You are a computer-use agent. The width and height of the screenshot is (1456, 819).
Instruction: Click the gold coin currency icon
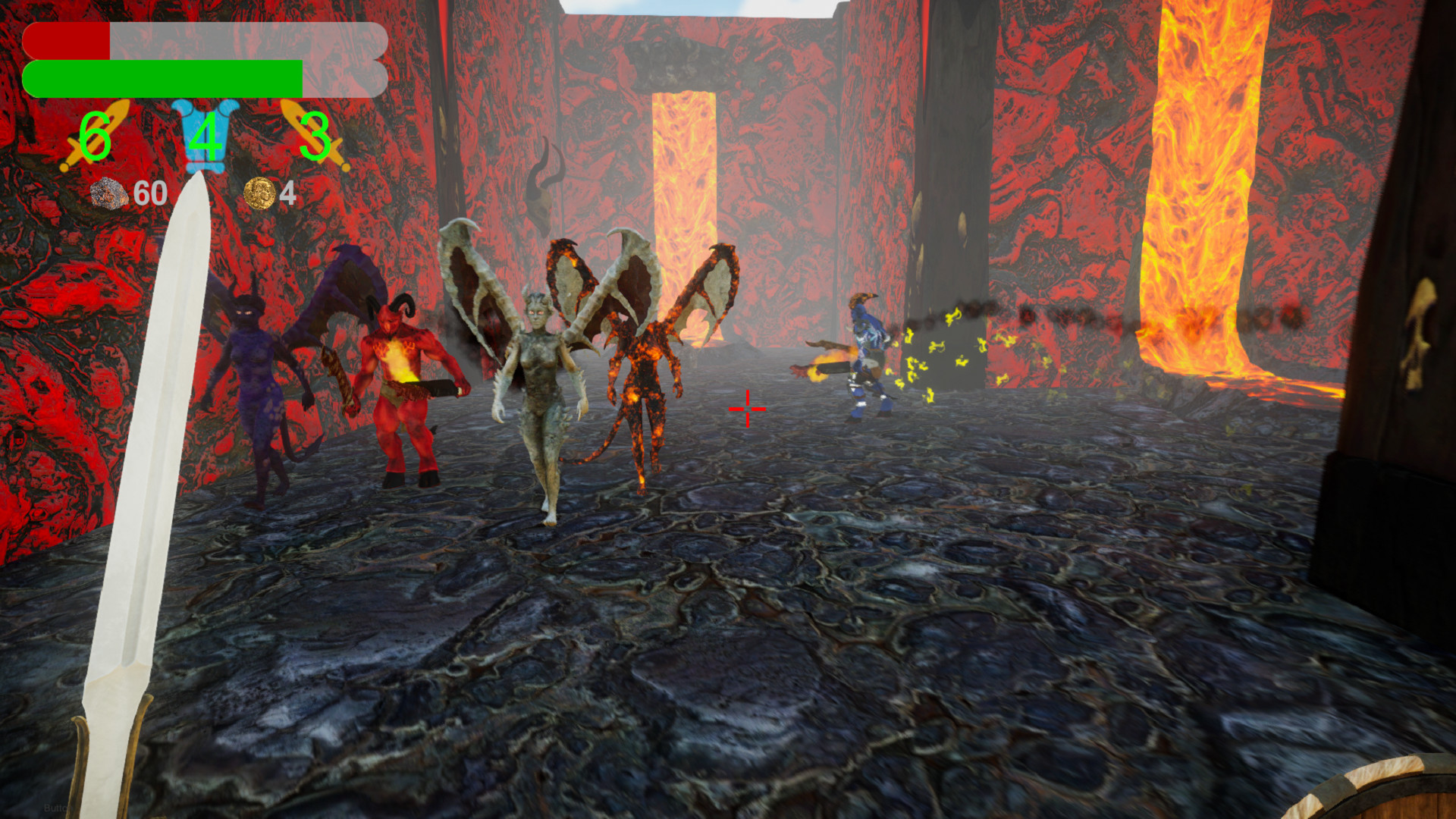(x=259, y=195)
